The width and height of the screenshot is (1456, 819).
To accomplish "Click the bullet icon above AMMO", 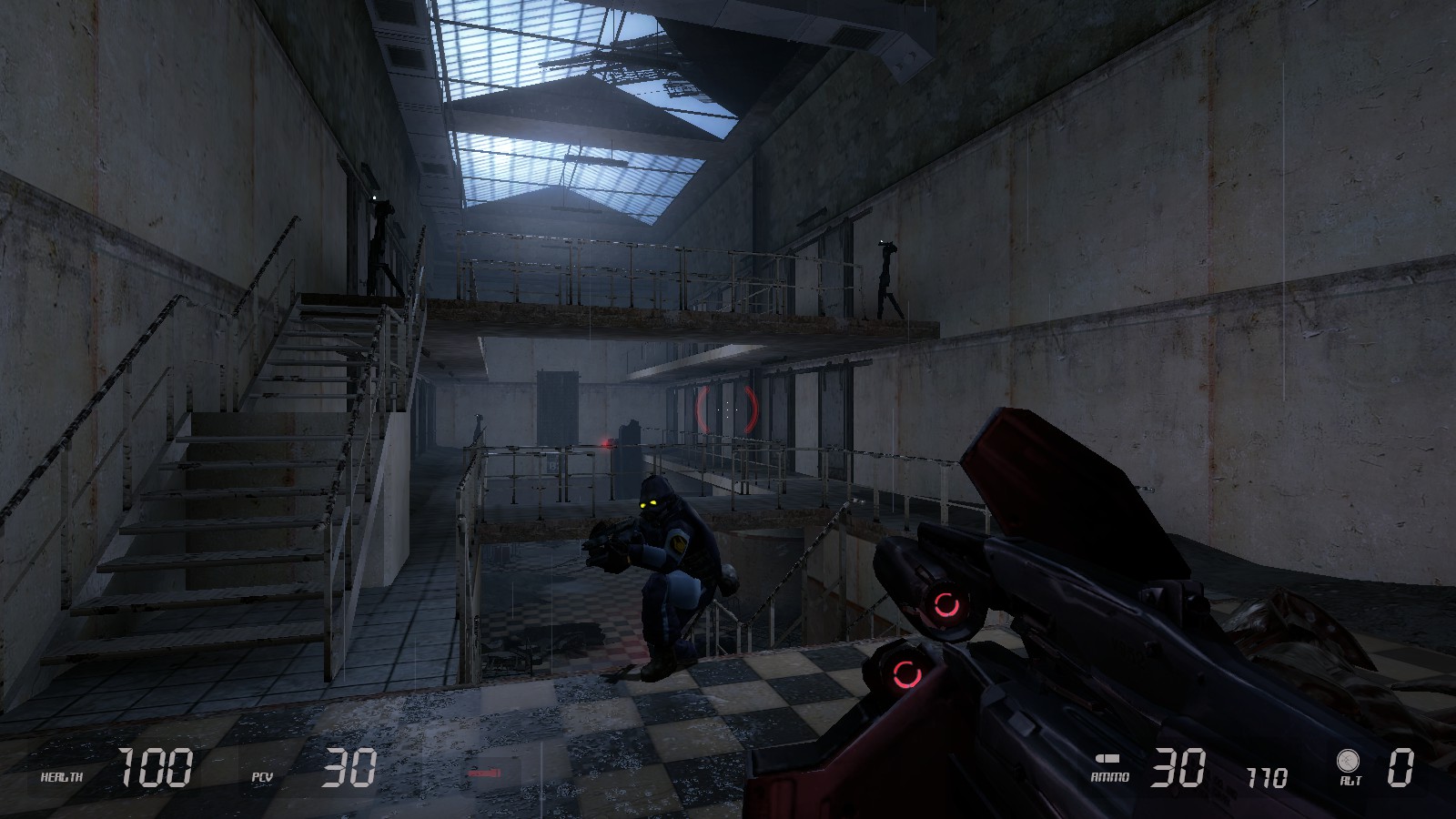I will [x=1107, y=759].
